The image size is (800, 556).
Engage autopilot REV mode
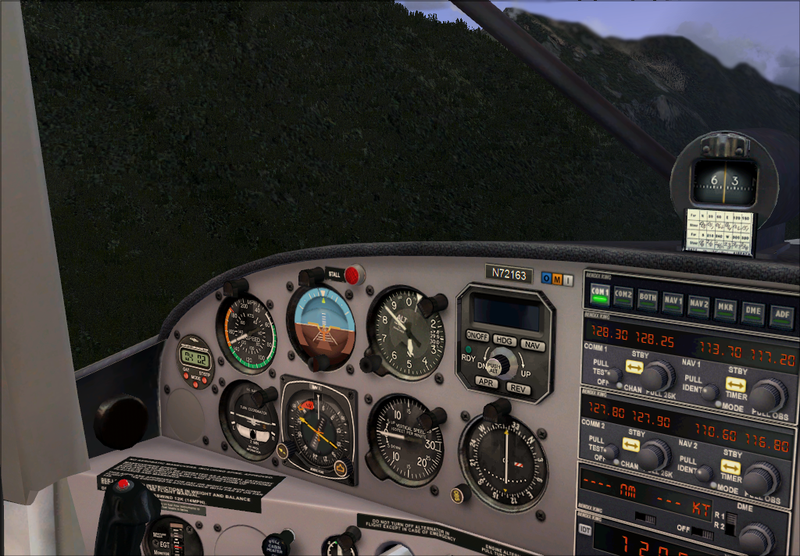click(x=517, y=387)
